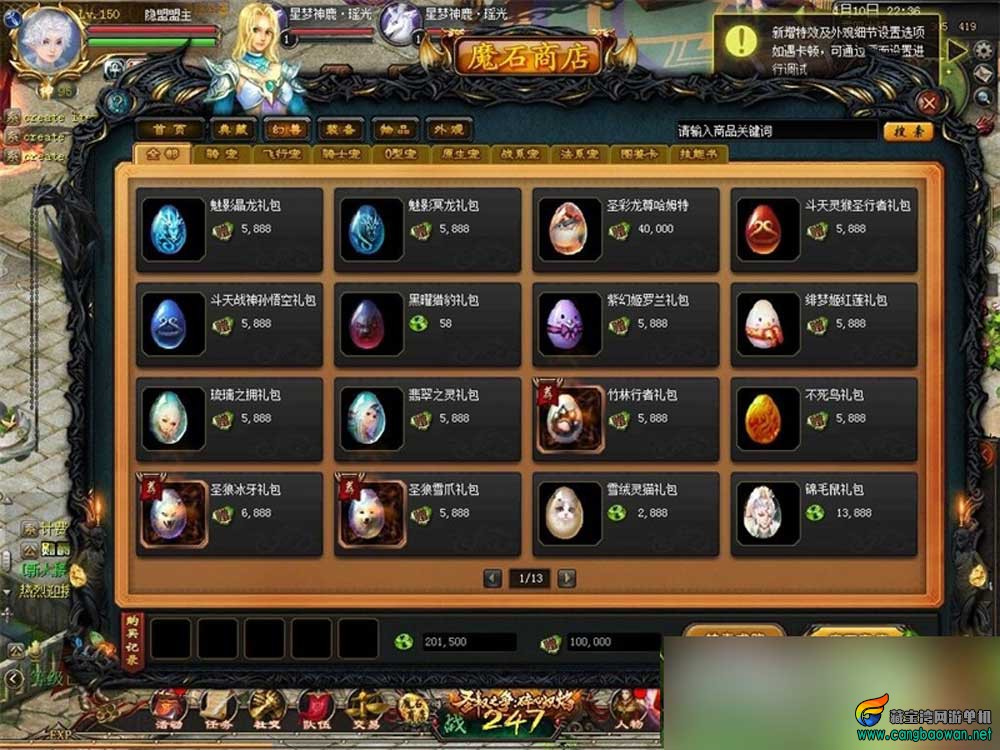The width and height of the screenshot is (1000, 750).
Task: Go to the previous shop page
Action: click(x=492, y=578)
